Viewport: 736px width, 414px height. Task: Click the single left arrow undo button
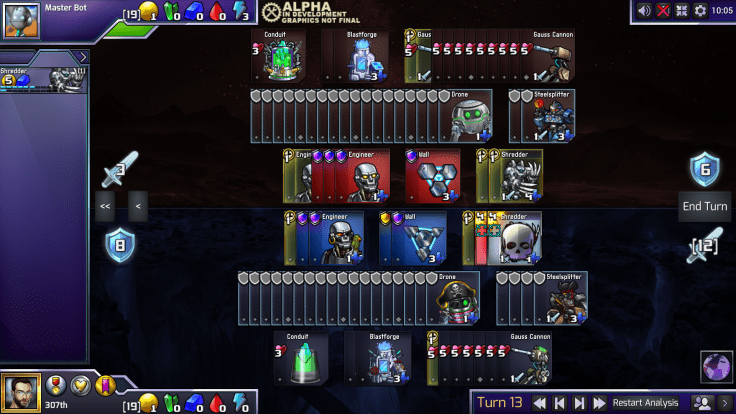click(137, 206)
